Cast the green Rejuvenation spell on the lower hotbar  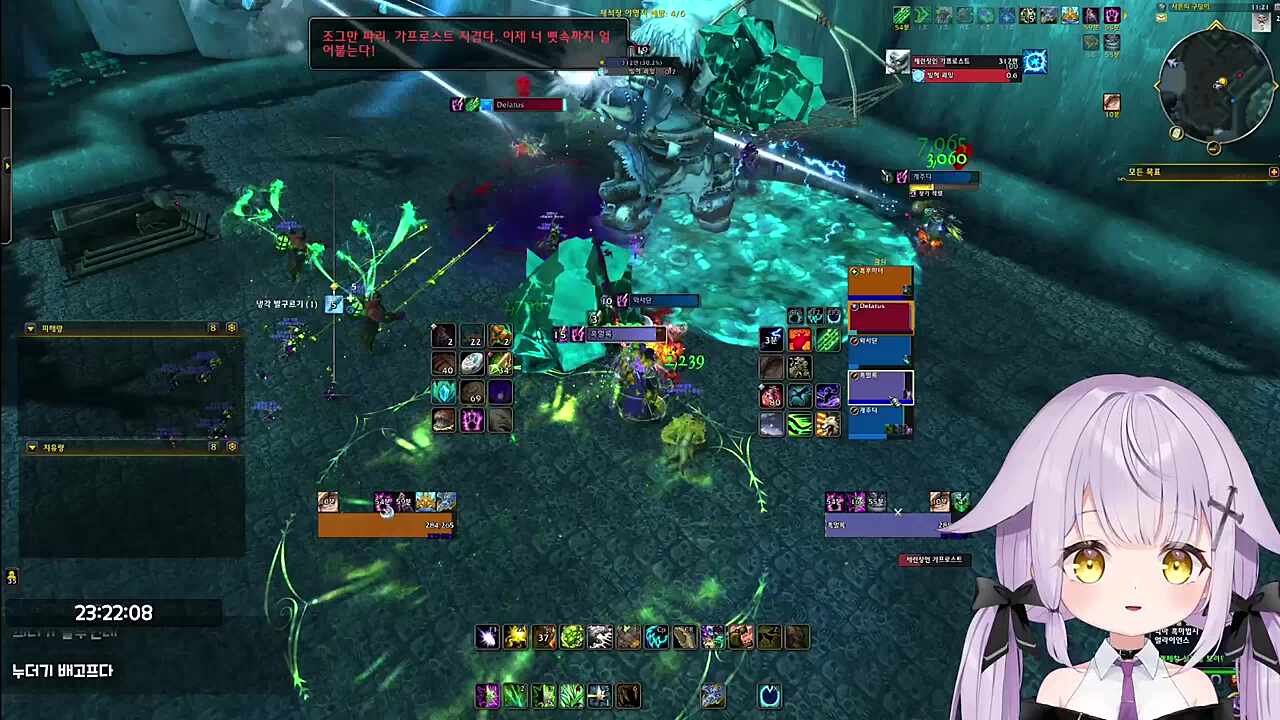click(516, 696)
